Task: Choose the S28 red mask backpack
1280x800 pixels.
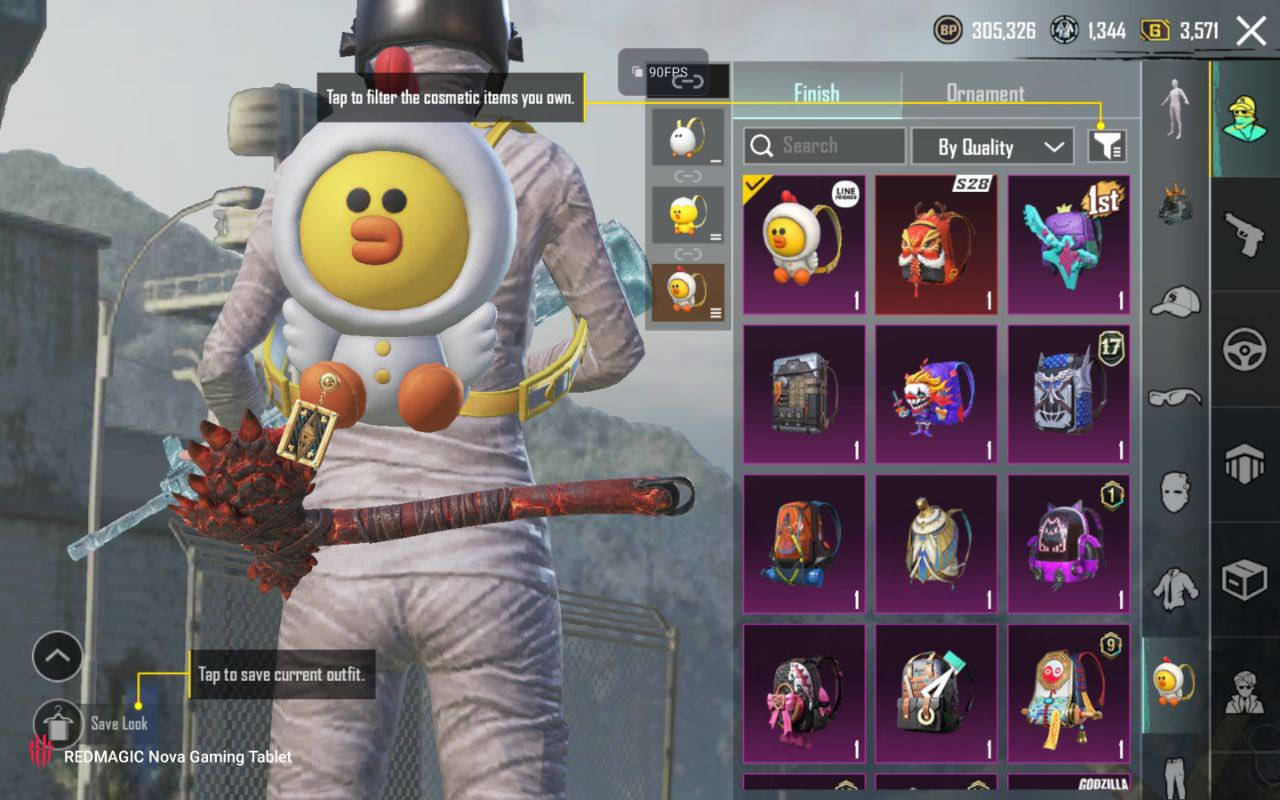Action: coord(936,245)
